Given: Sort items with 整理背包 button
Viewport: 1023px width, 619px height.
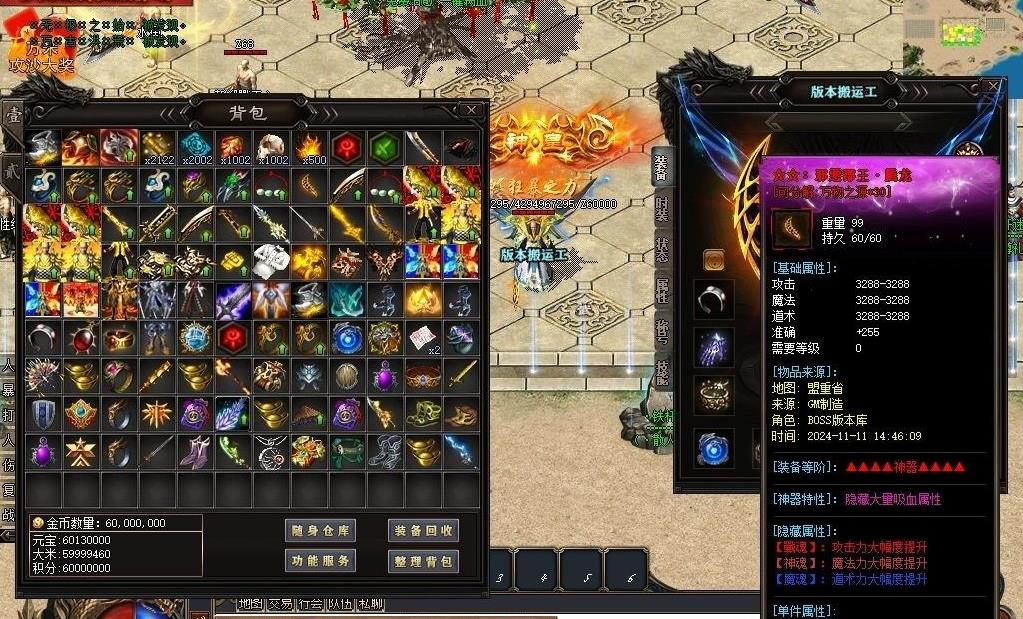Looking at the screenshot, I should (x=423, y=561).
